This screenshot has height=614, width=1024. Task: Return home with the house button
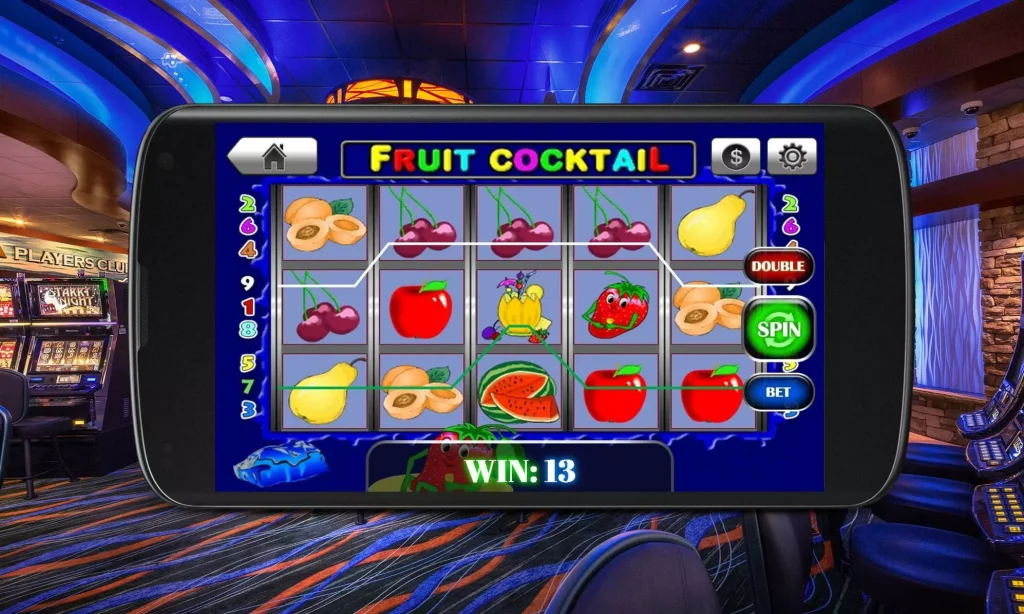coord(273,157)
